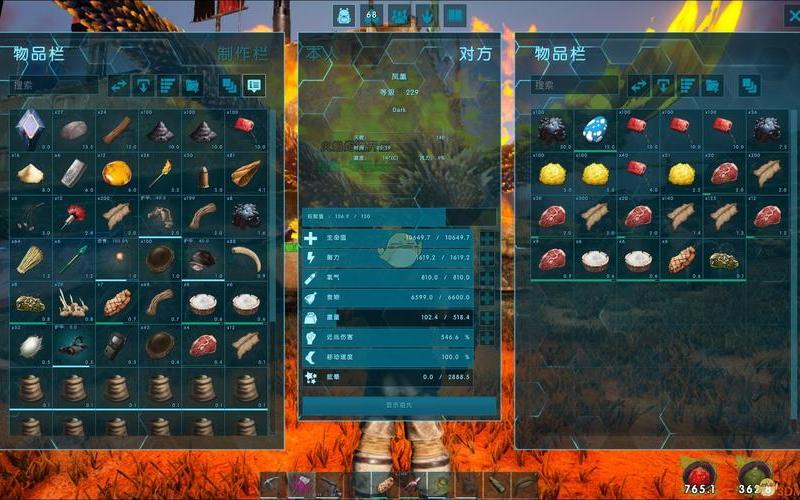
Task: Click the downward arrow icon at top center
Action: point(427,15)
